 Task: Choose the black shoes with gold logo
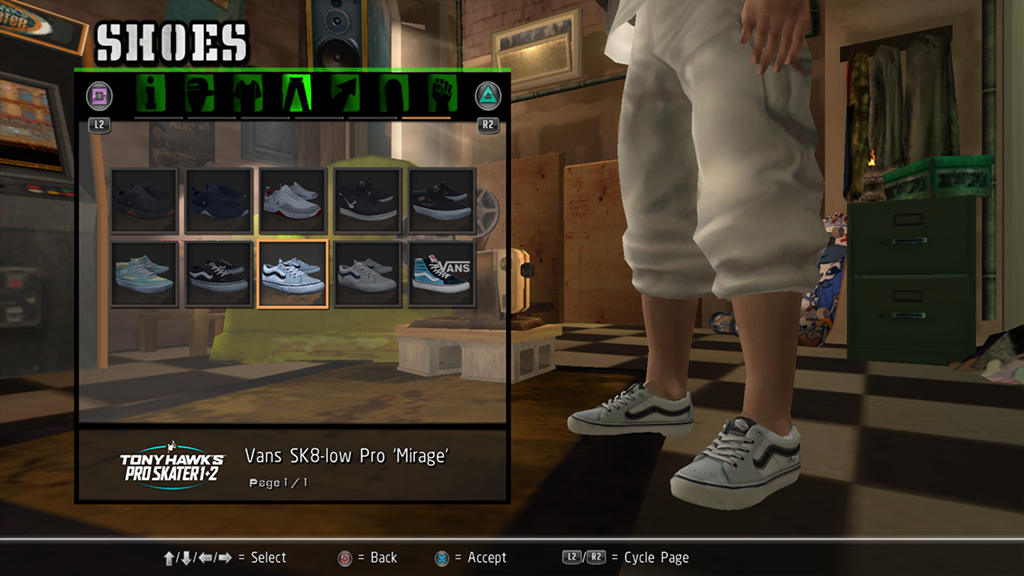click(441, 201)
